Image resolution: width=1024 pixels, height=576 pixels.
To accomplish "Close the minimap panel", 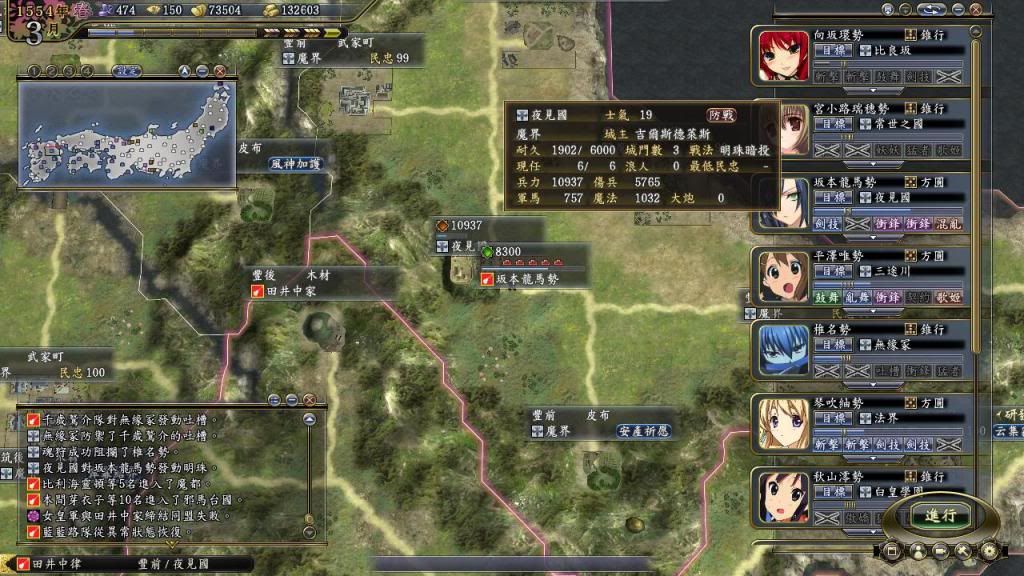I will (219, 71).
